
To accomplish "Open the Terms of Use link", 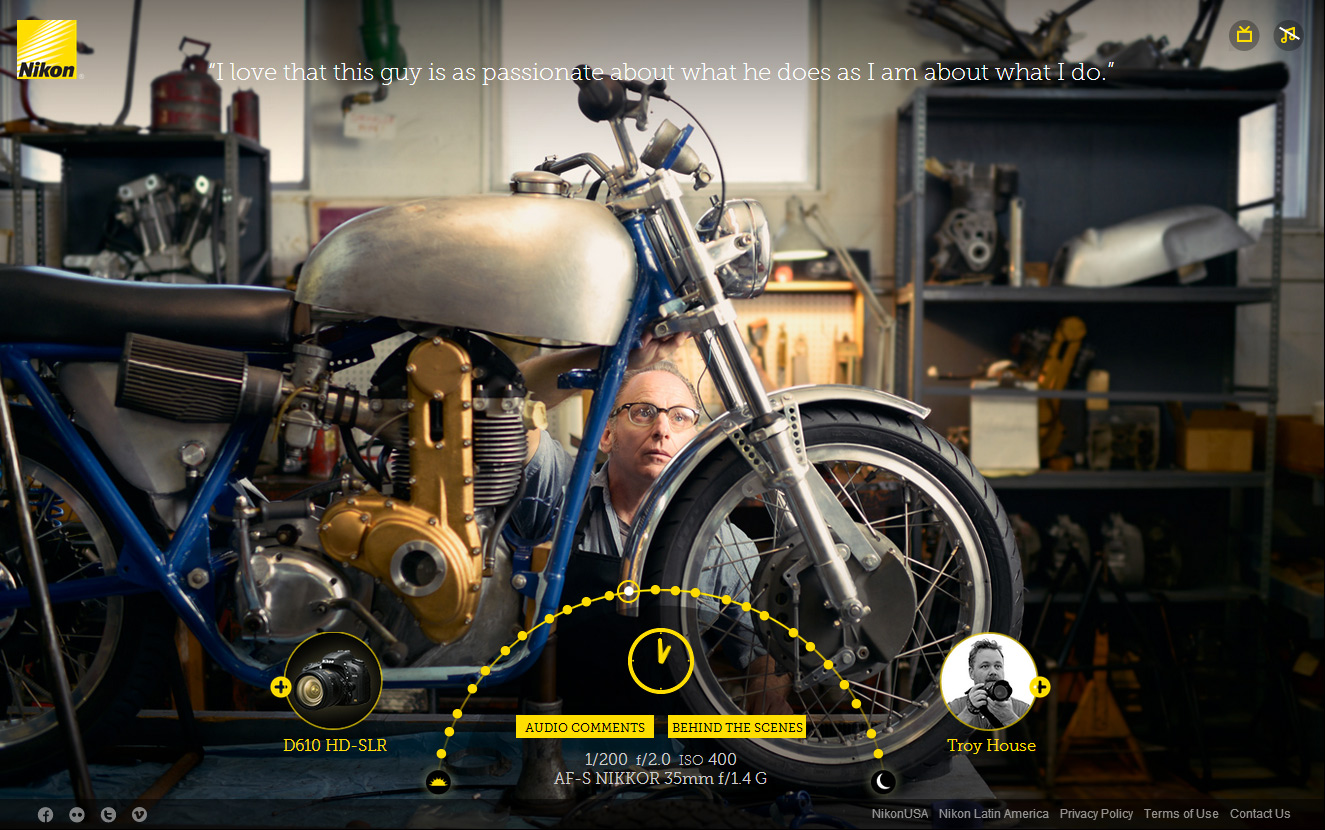I will pos(1181,814).
